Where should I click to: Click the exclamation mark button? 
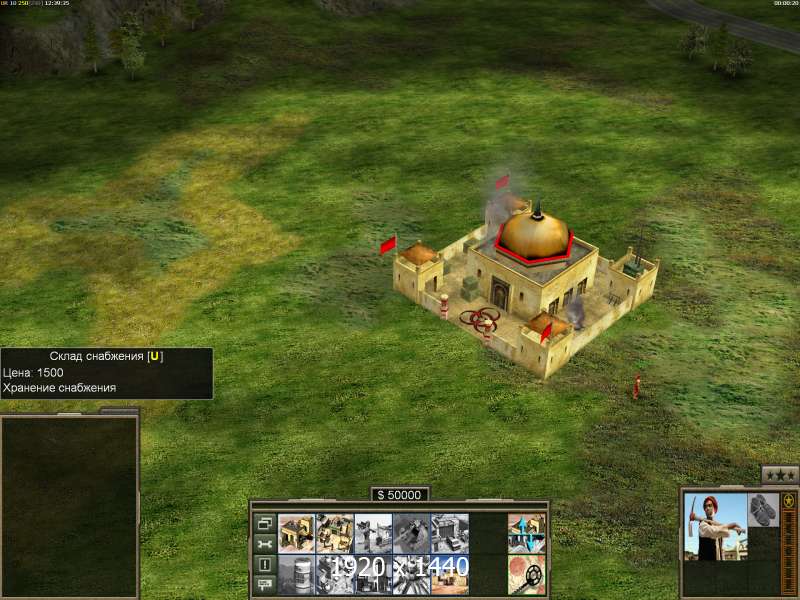click(x=265, y=565)
